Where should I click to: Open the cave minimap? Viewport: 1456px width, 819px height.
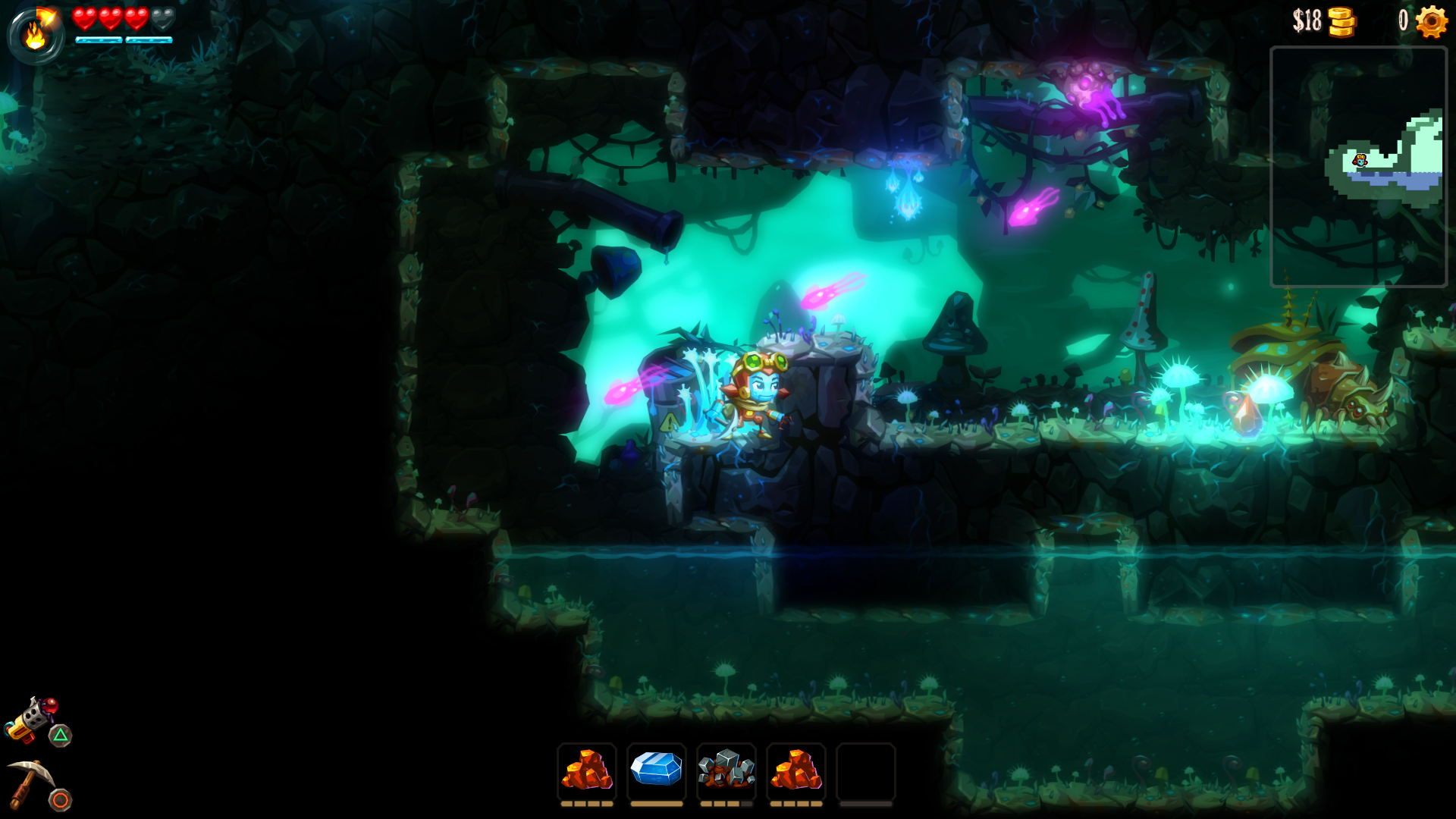[x=1358, y=167]
